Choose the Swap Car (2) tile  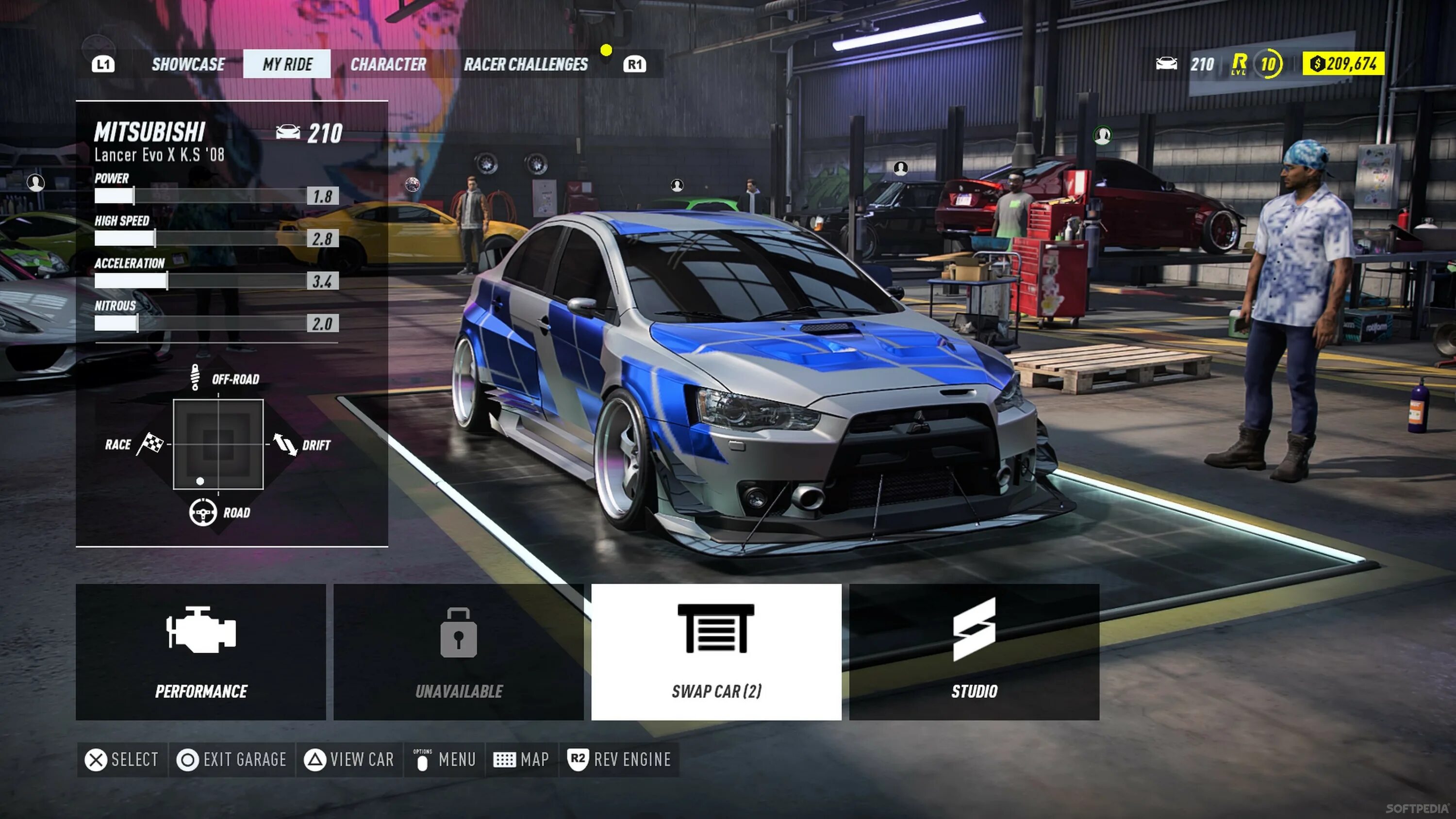tap(716, 652)
